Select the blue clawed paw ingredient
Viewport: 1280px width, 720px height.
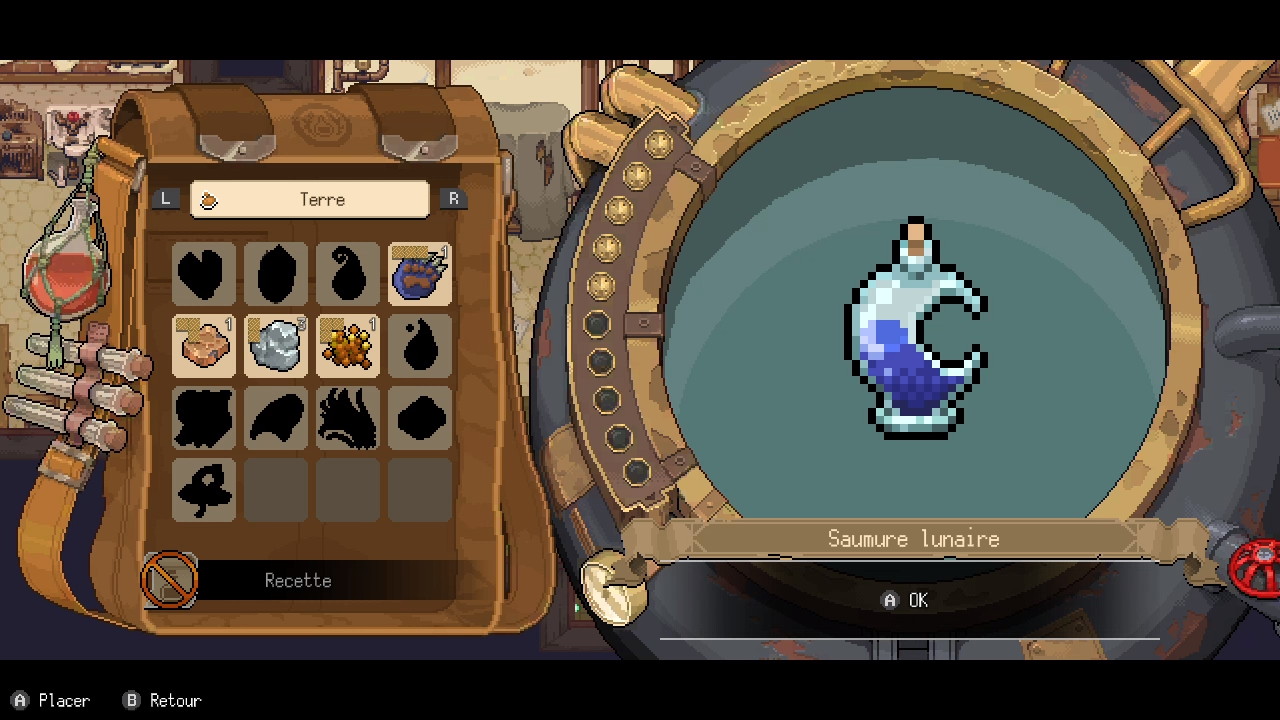[420, 274]
